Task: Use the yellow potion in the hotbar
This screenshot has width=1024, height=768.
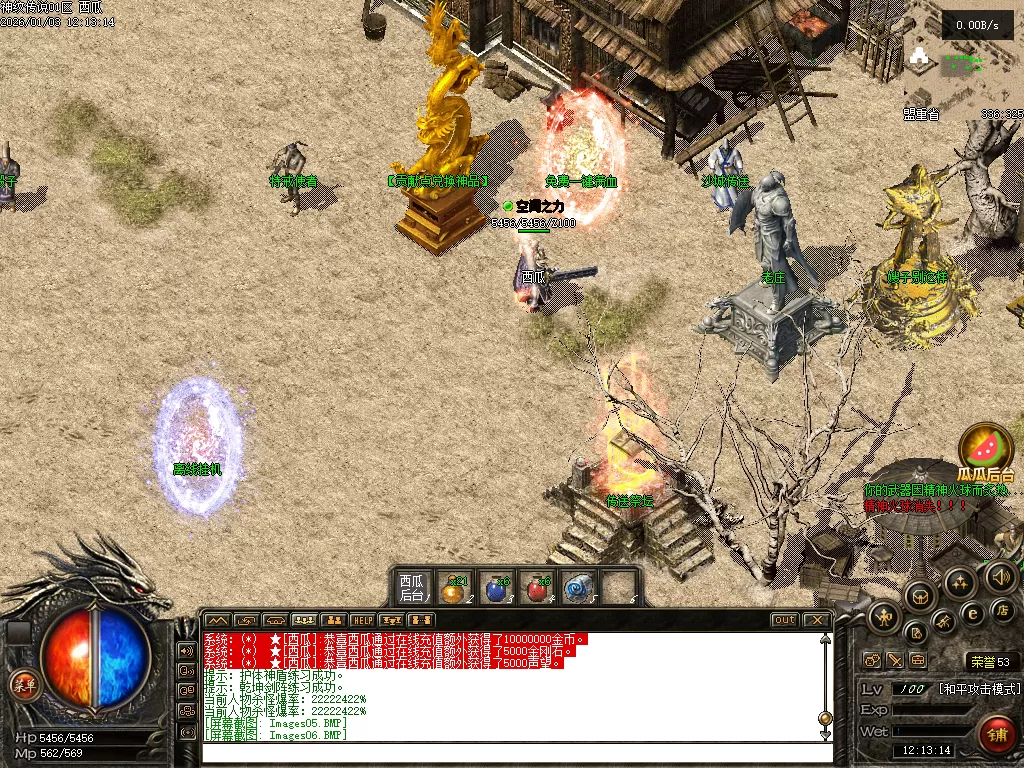Action: (455, 589)
